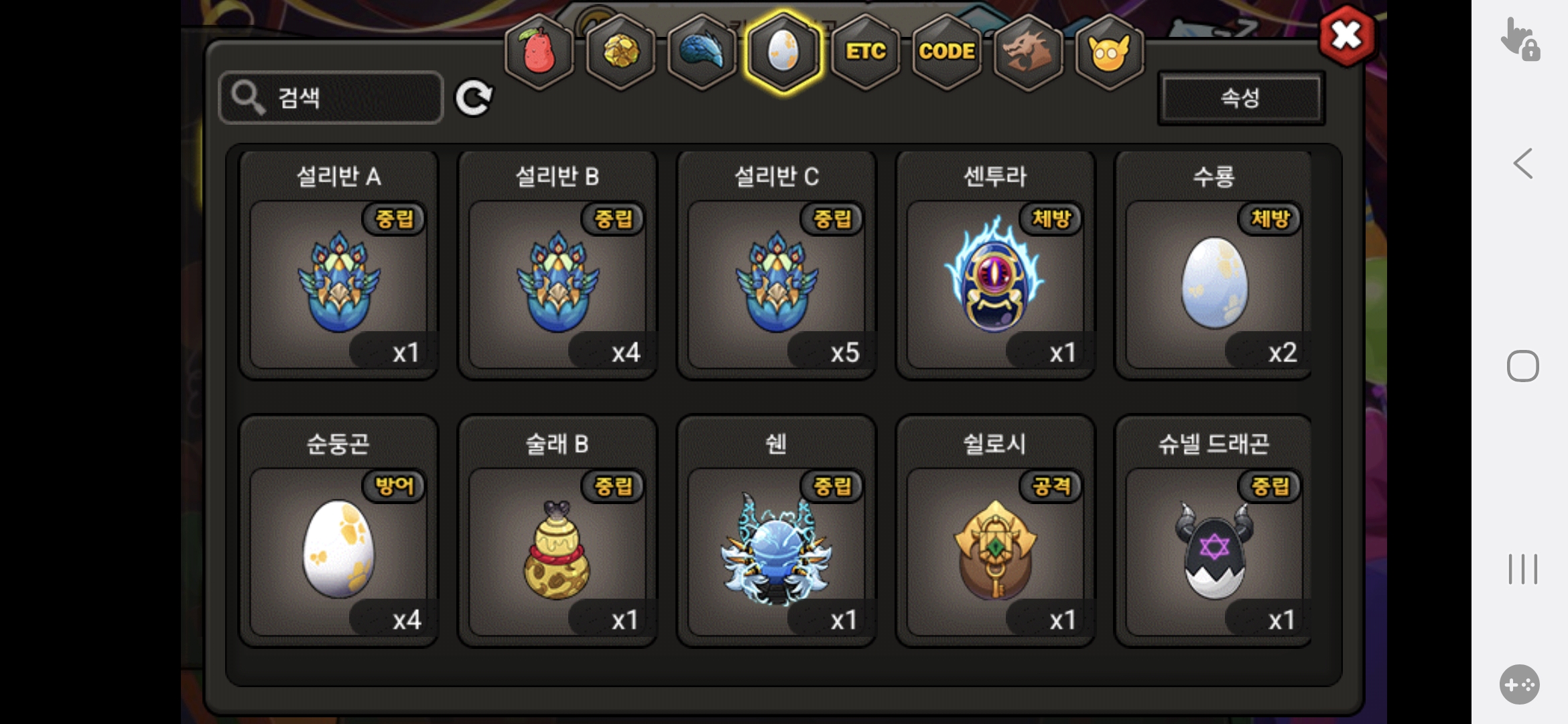
Task: Select the egg category tab
Action: coord(783,52)
